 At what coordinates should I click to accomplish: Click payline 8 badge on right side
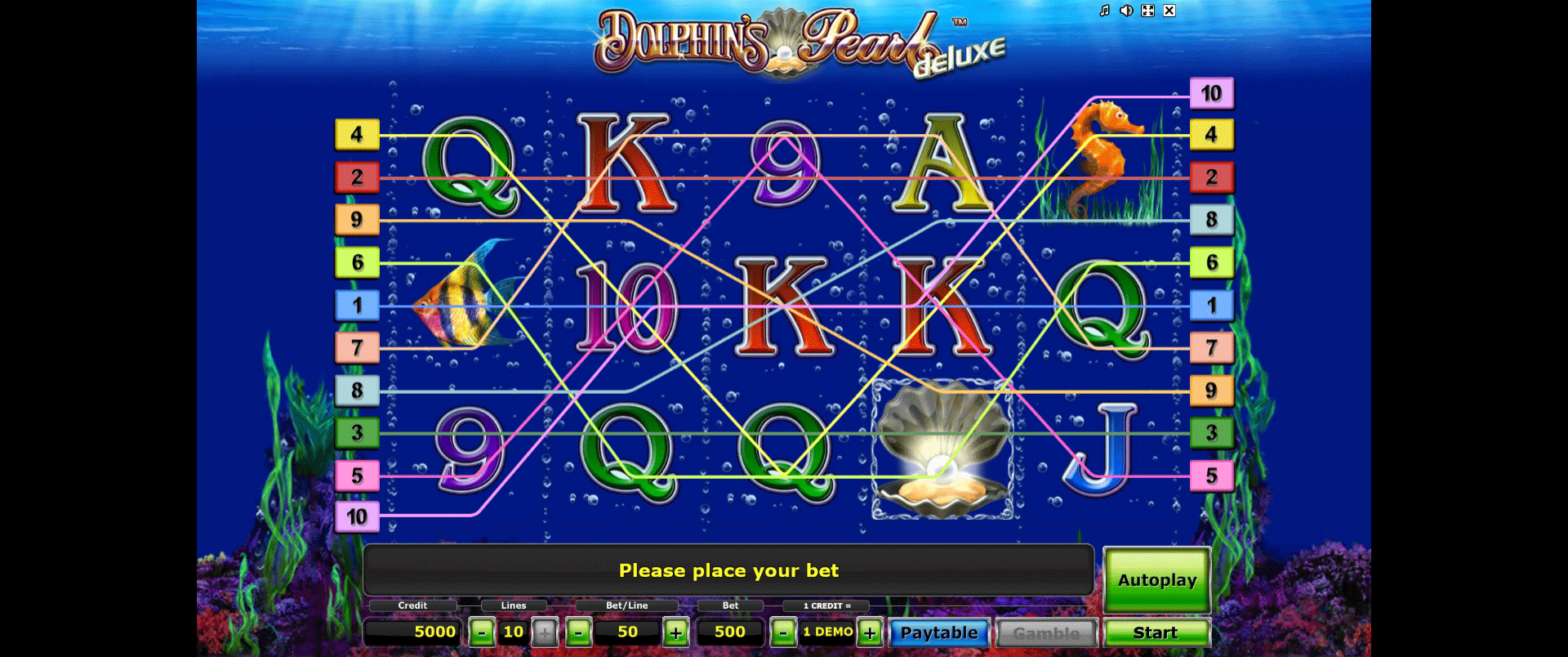[1212, 219]
